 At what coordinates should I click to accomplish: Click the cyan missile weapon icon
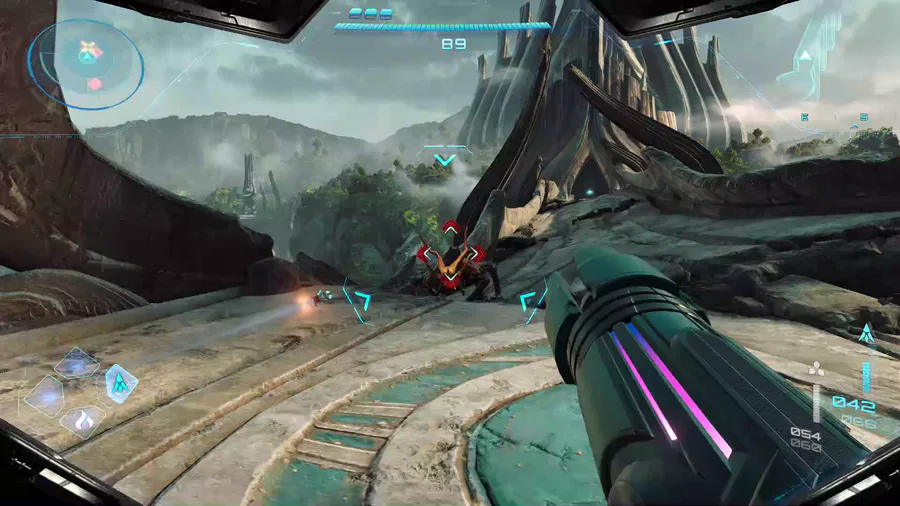pos(866,334)
